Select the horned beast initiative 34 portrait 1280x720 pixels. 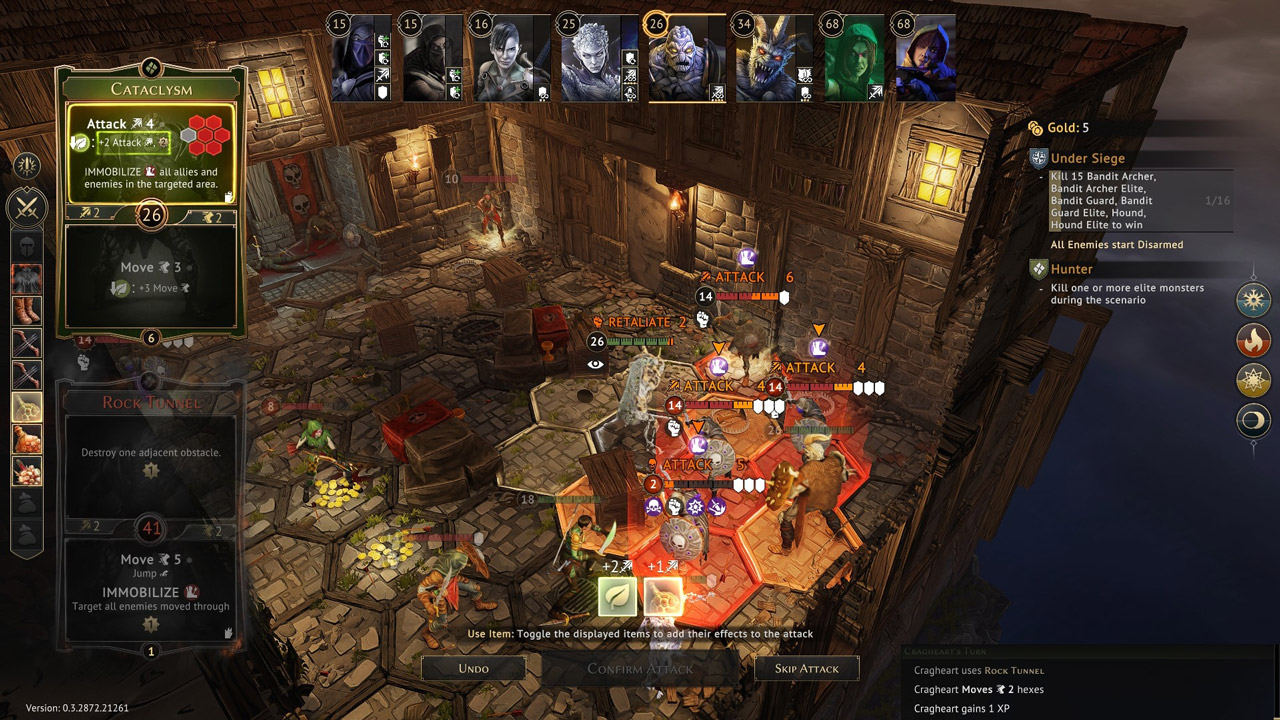[772, 58]
